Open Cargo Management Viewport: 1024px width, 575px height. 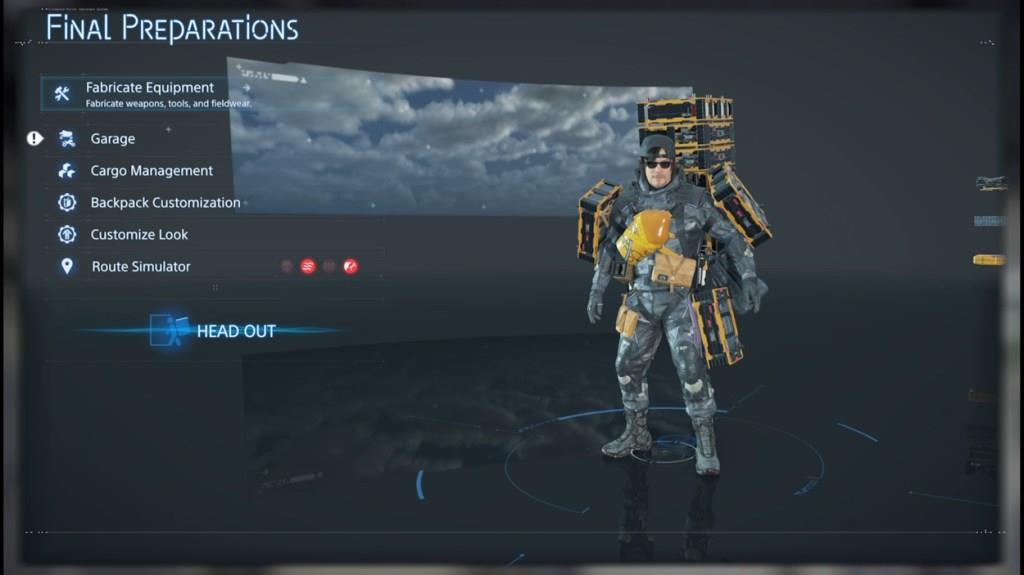tap(151, 171)
